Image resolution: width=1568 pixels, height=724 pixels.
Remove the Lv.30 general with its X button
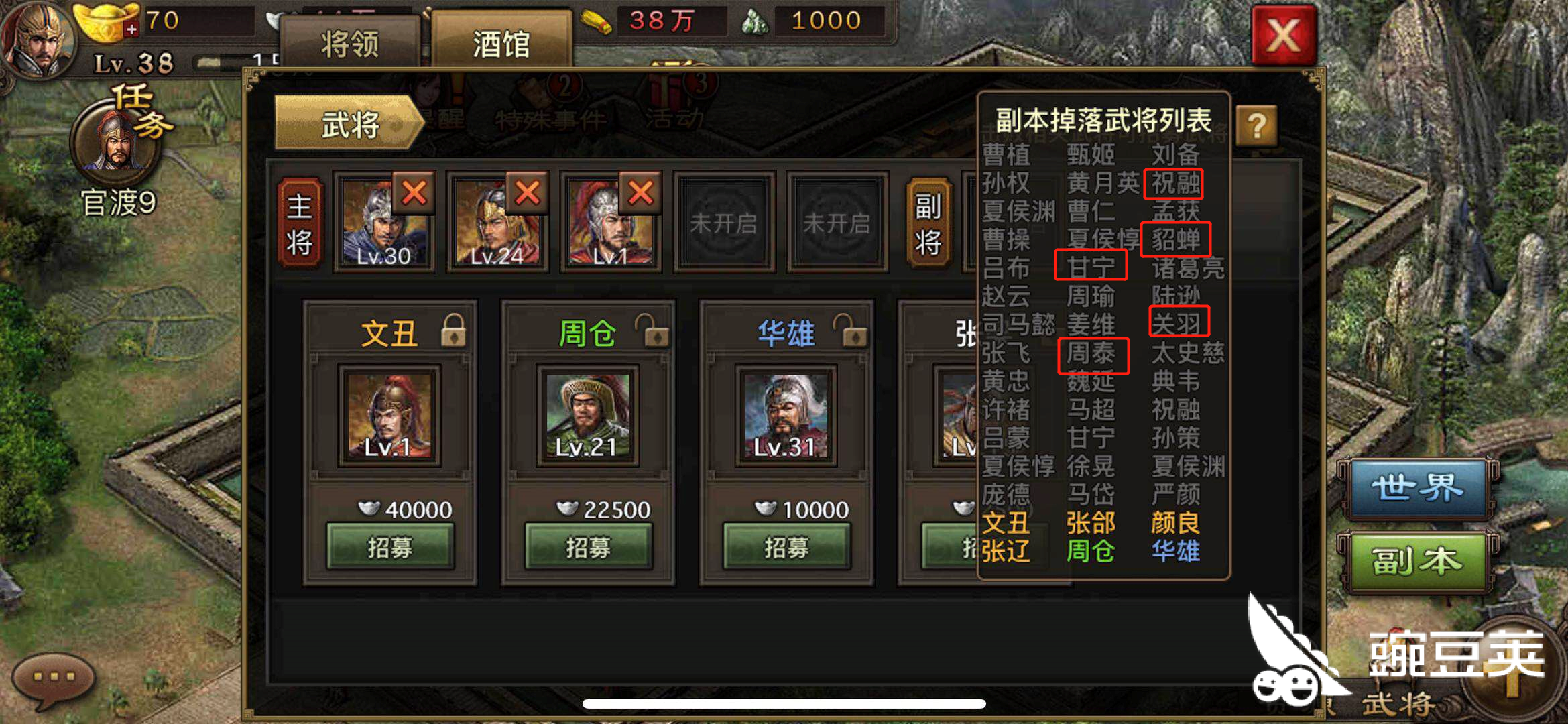[414, 194]
